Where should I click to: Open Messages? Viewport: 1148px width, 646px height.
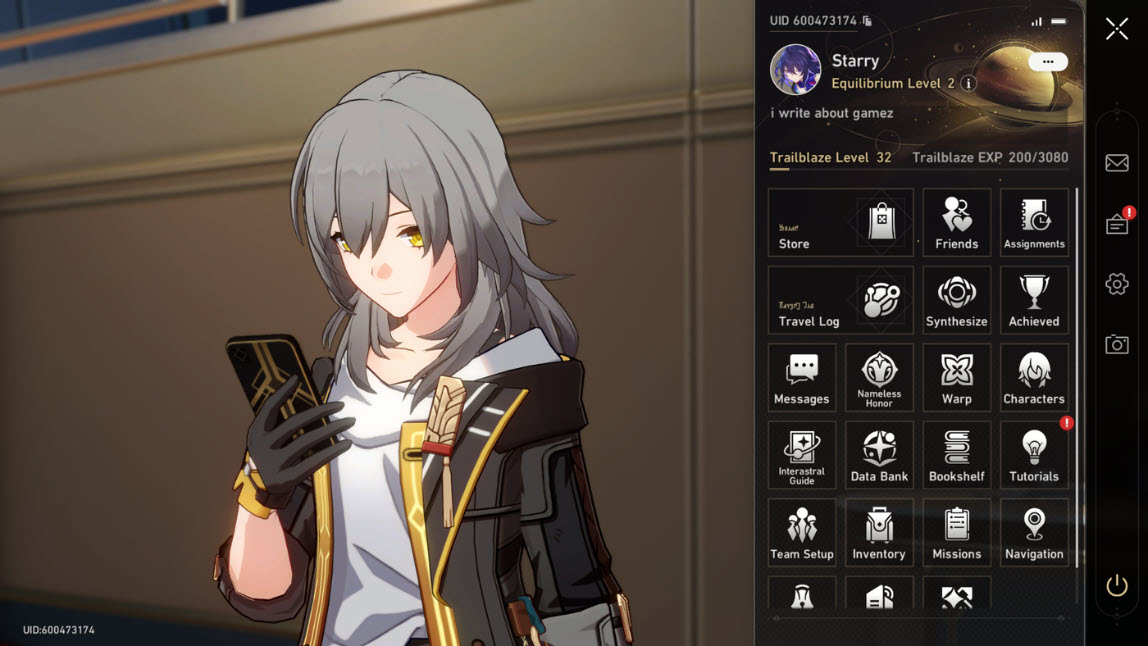802,378
